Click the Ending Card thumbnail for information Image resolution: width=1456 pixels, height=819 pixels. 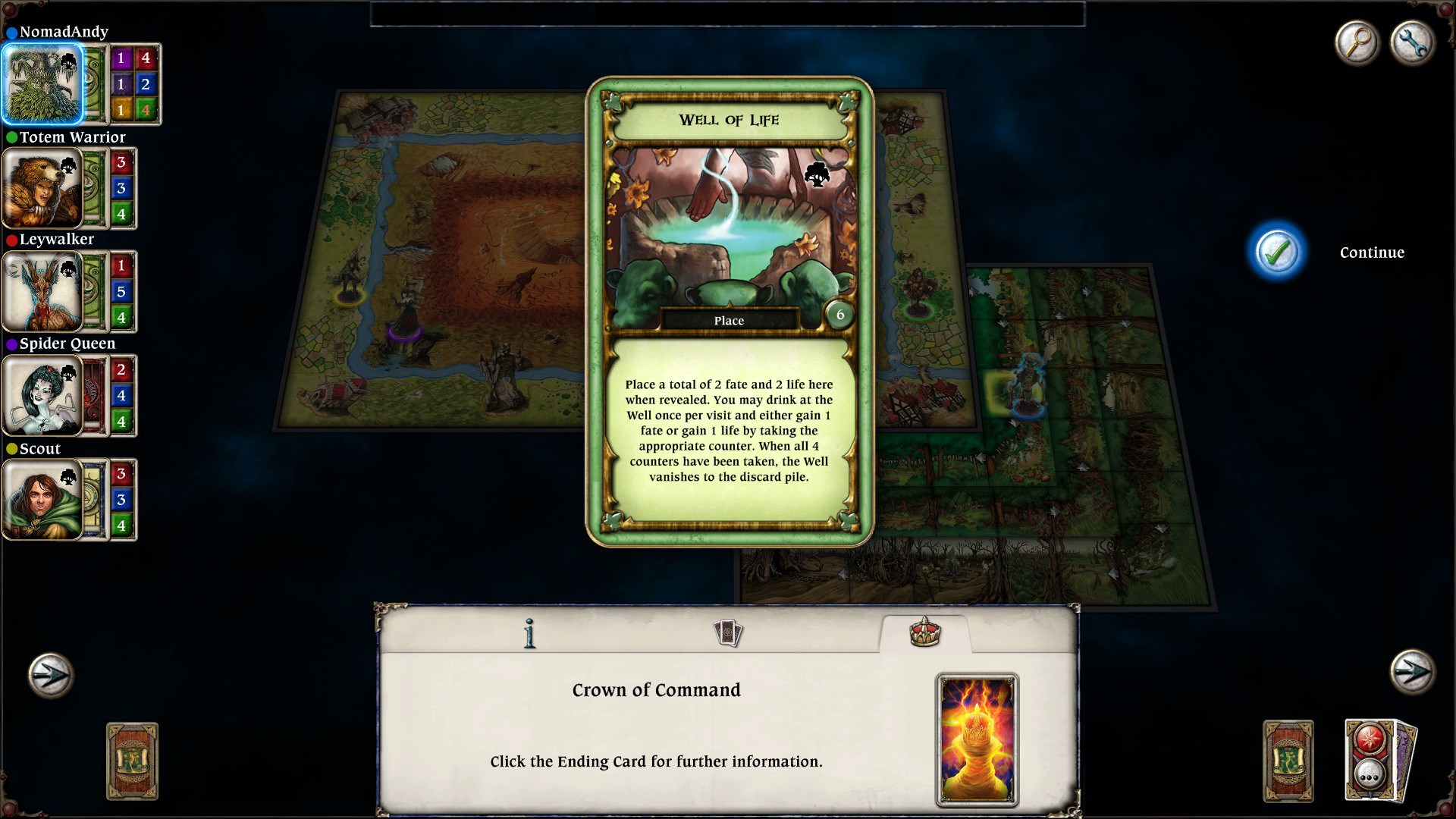coord(978,740)
